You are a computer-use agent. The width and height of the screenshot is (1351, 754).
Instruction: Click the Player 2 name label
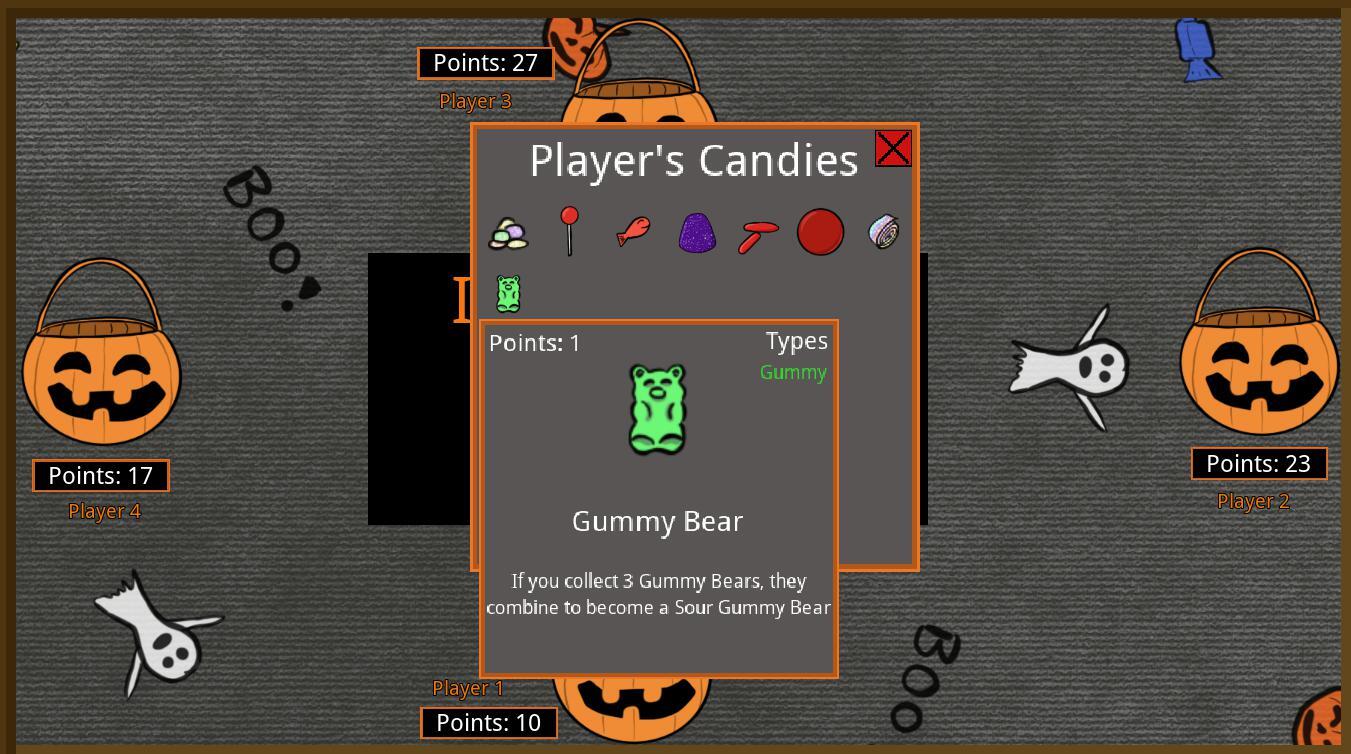1254,502
